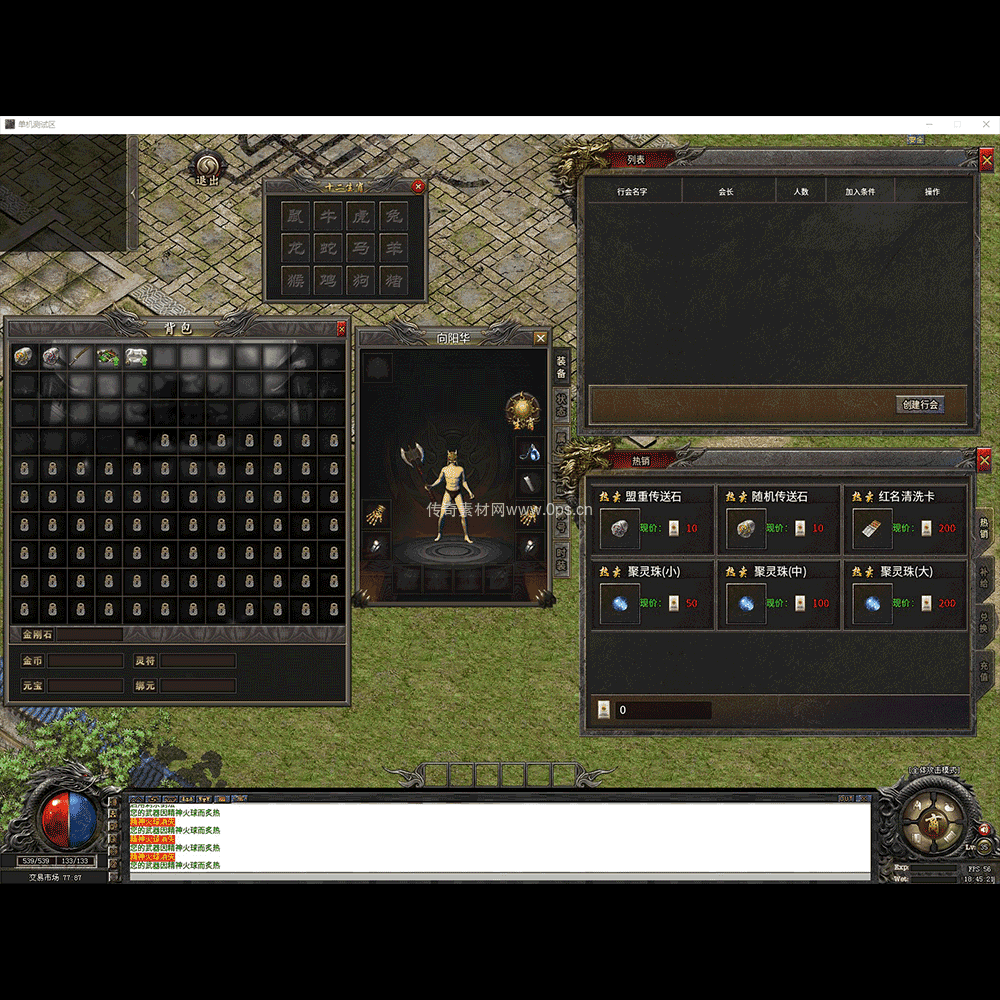Switch to the 装备 equipment tab
This screenshot has width=1000, height=1000.
tap(561, 367)
